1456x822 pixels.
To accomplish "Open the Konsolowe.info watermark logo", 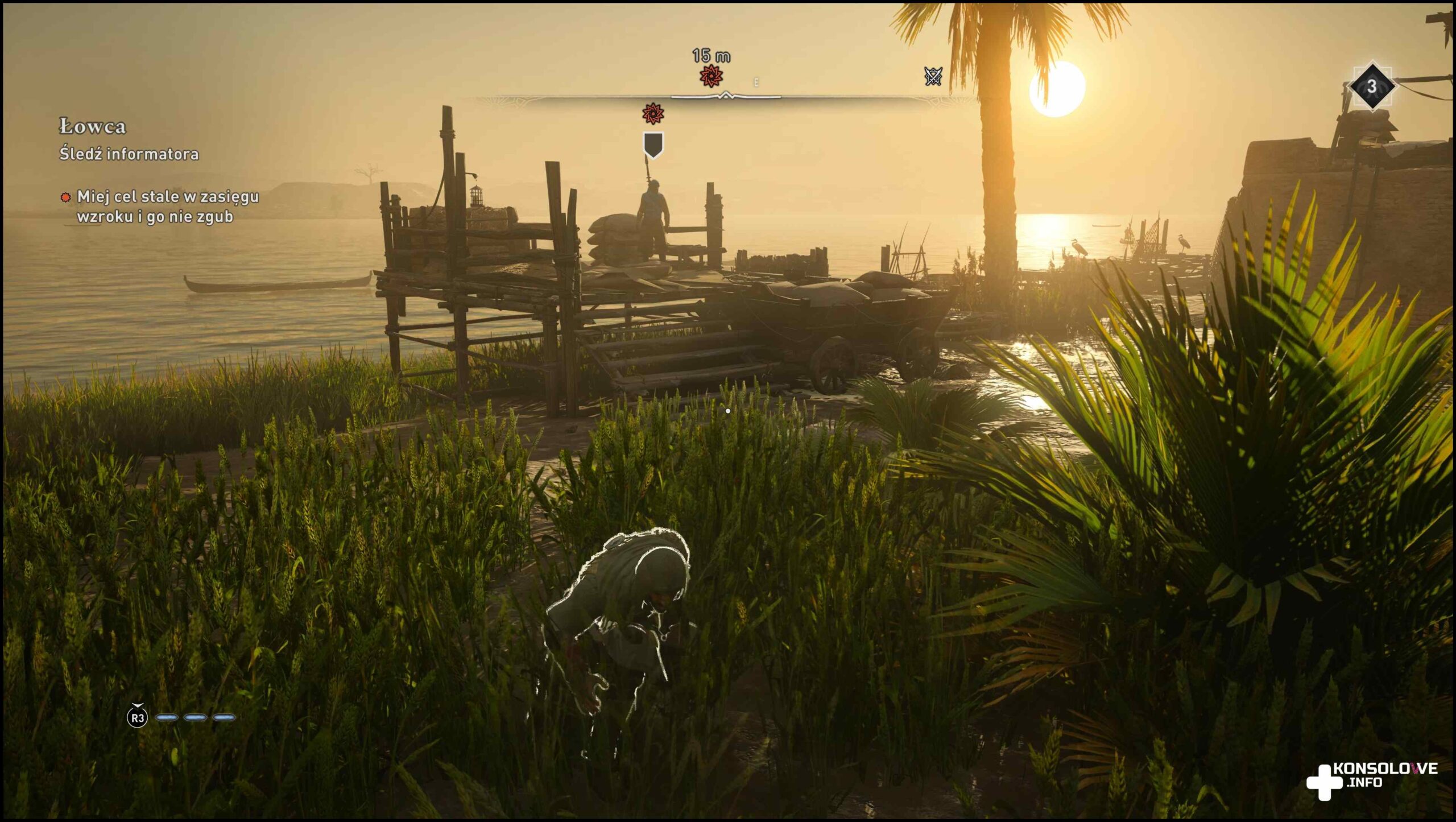I will [x=1372, y=779].
